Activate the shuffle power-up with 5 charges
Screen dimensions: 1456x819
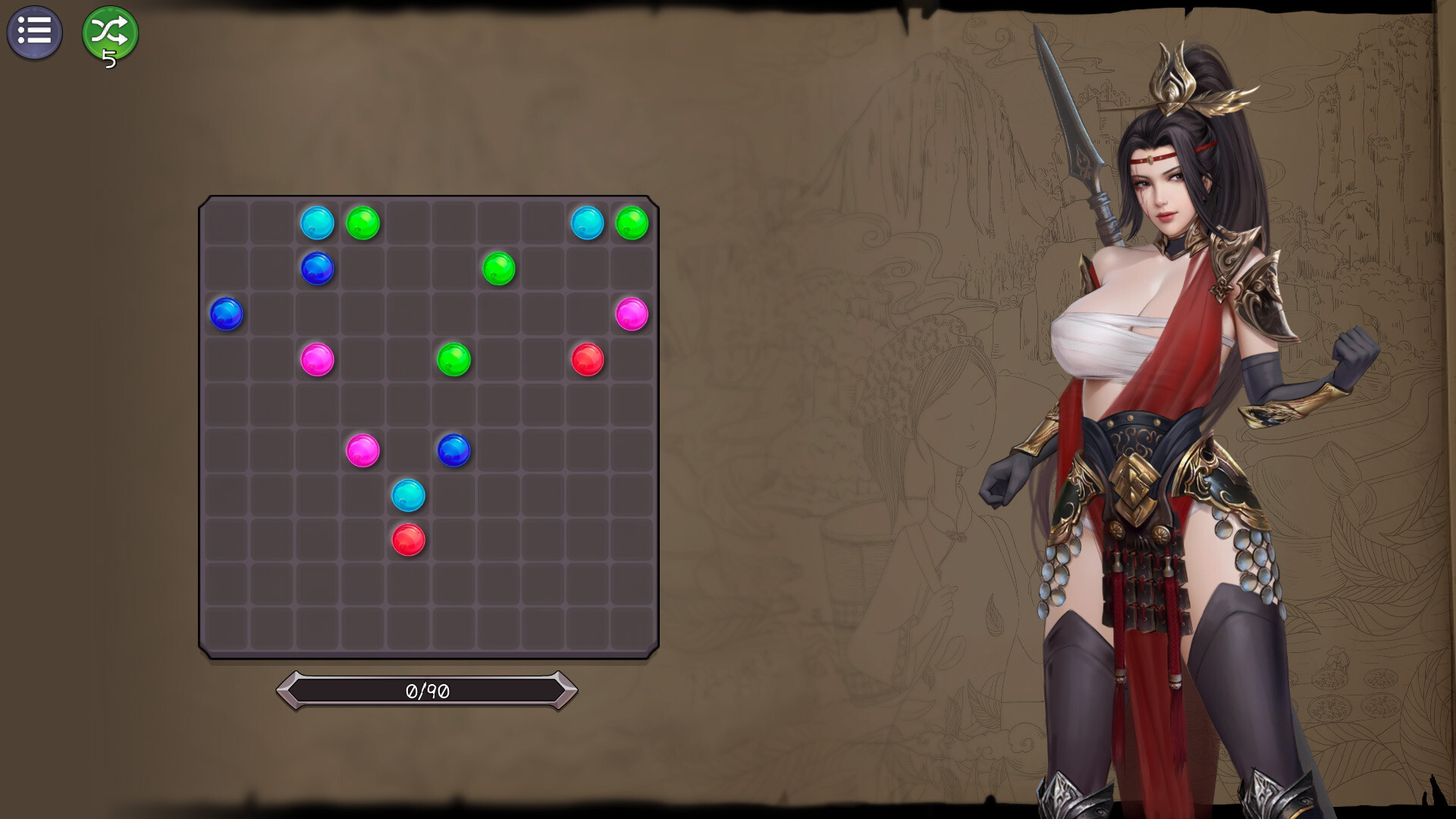tap(108, 33)
